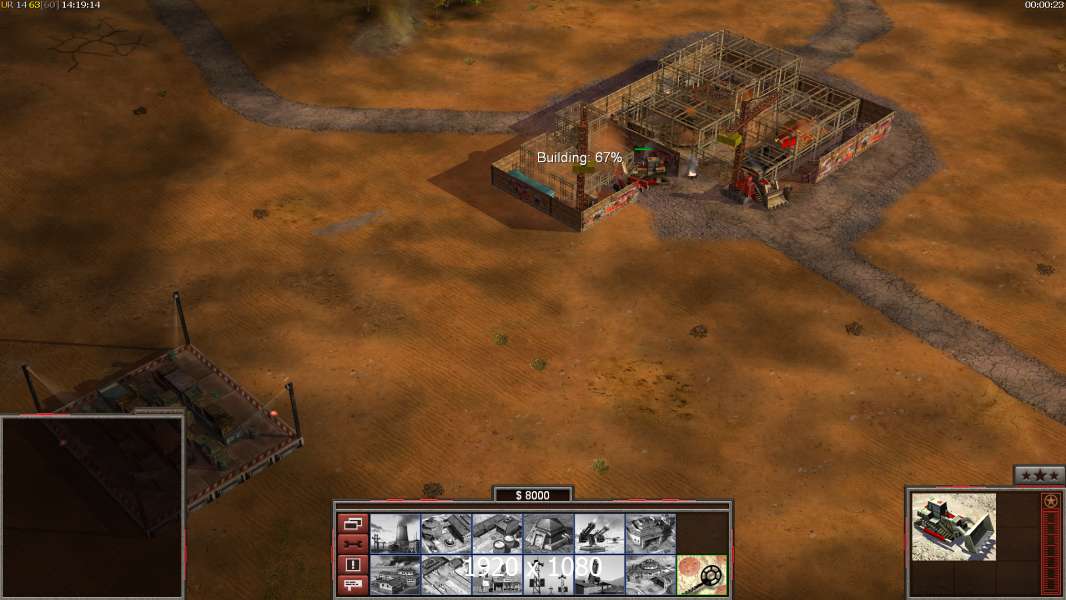Click the dark minimap panel
Image resolution: width=1066 pixels, height=600 pixels.
click(x=92, y=507)
